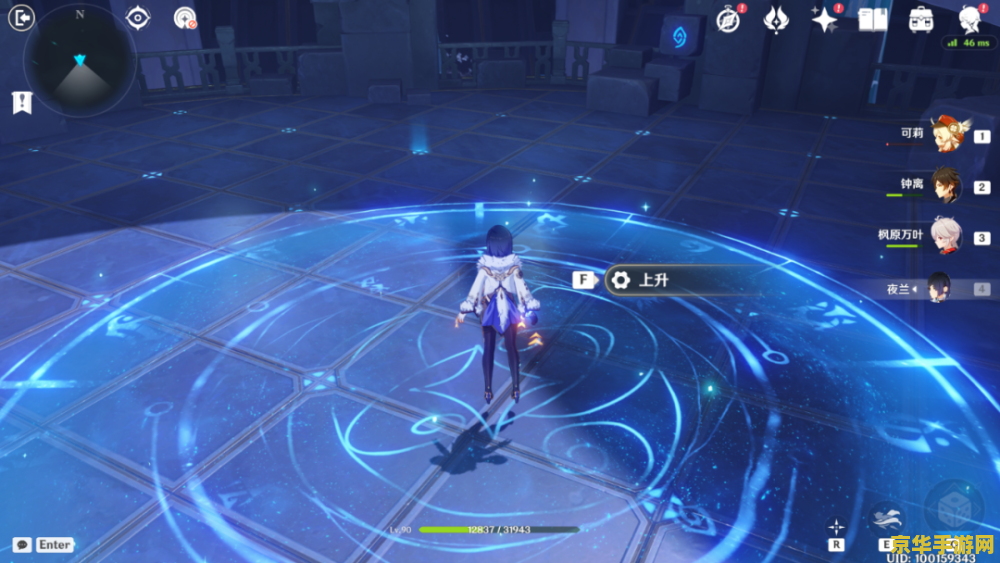Open the winged battle pass icon
This screenshot has height=563, width=1000.
776,19
